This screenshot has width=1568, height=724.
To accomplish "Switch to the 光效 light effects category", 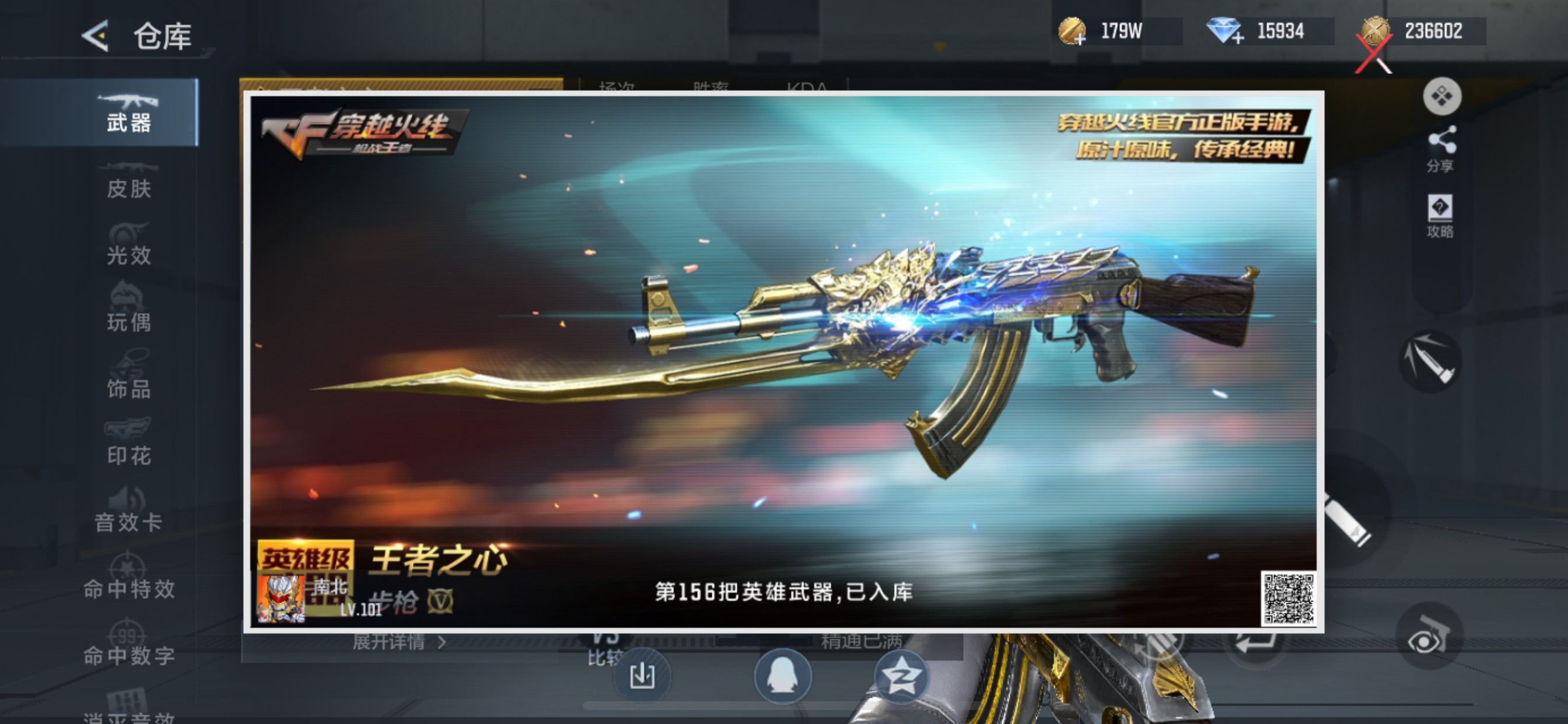I will 128,243.
